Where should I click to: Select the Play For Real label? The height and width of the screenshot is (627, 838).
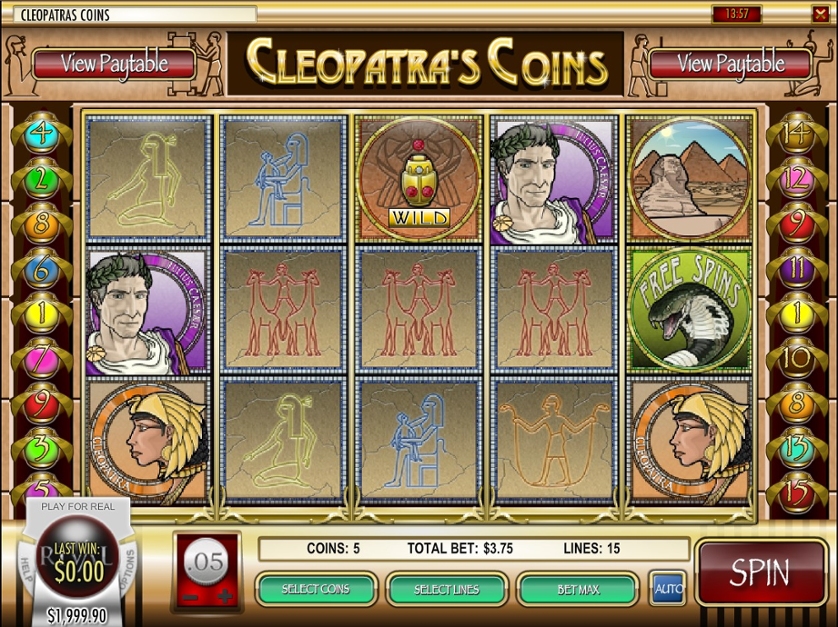point(78,506)
